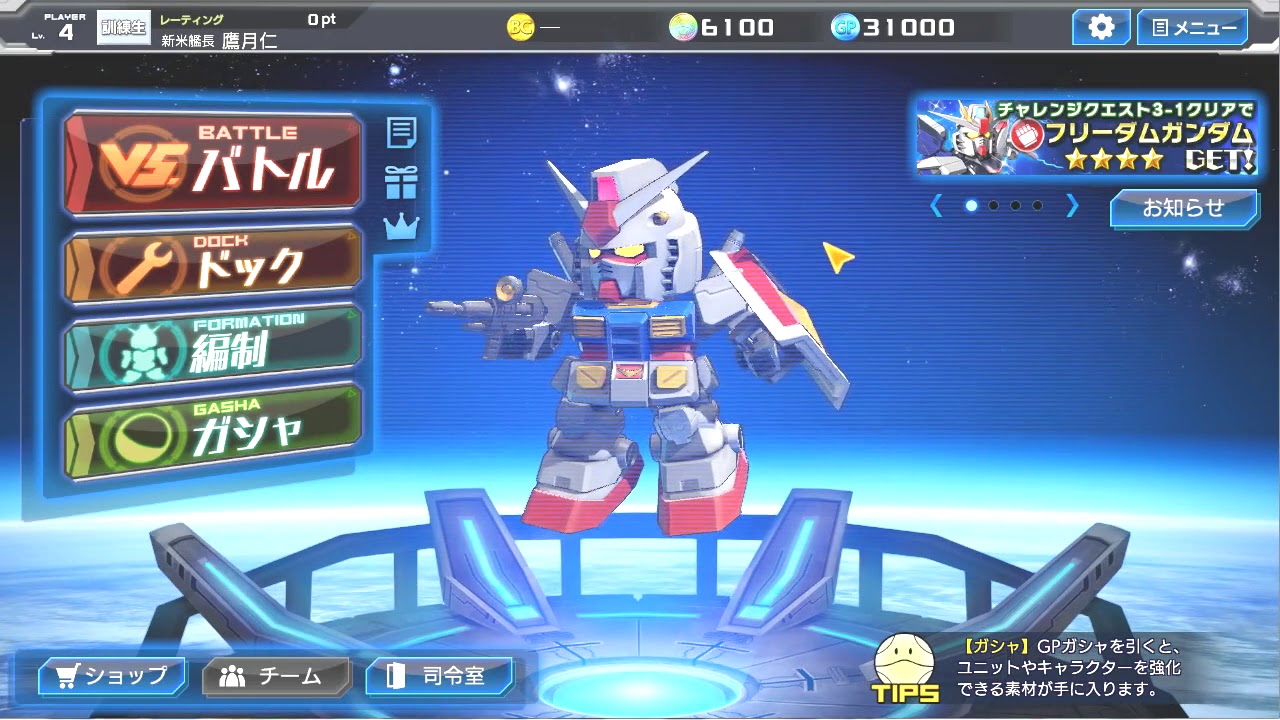Open the メニュー menu
1280x720 pixels.
pyautogui.click(x=1191, y=27)
